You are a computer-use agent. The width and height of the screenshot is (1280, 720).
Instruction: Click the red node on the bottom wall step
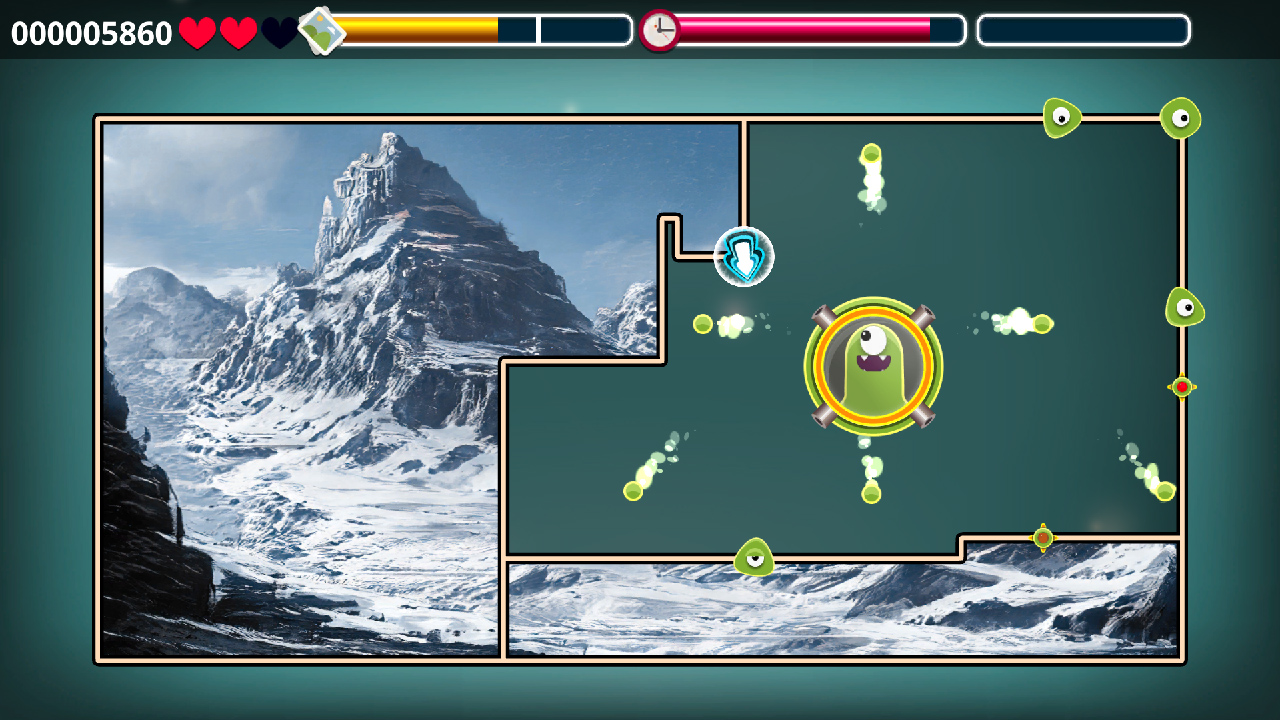(x=1043, y=537)
